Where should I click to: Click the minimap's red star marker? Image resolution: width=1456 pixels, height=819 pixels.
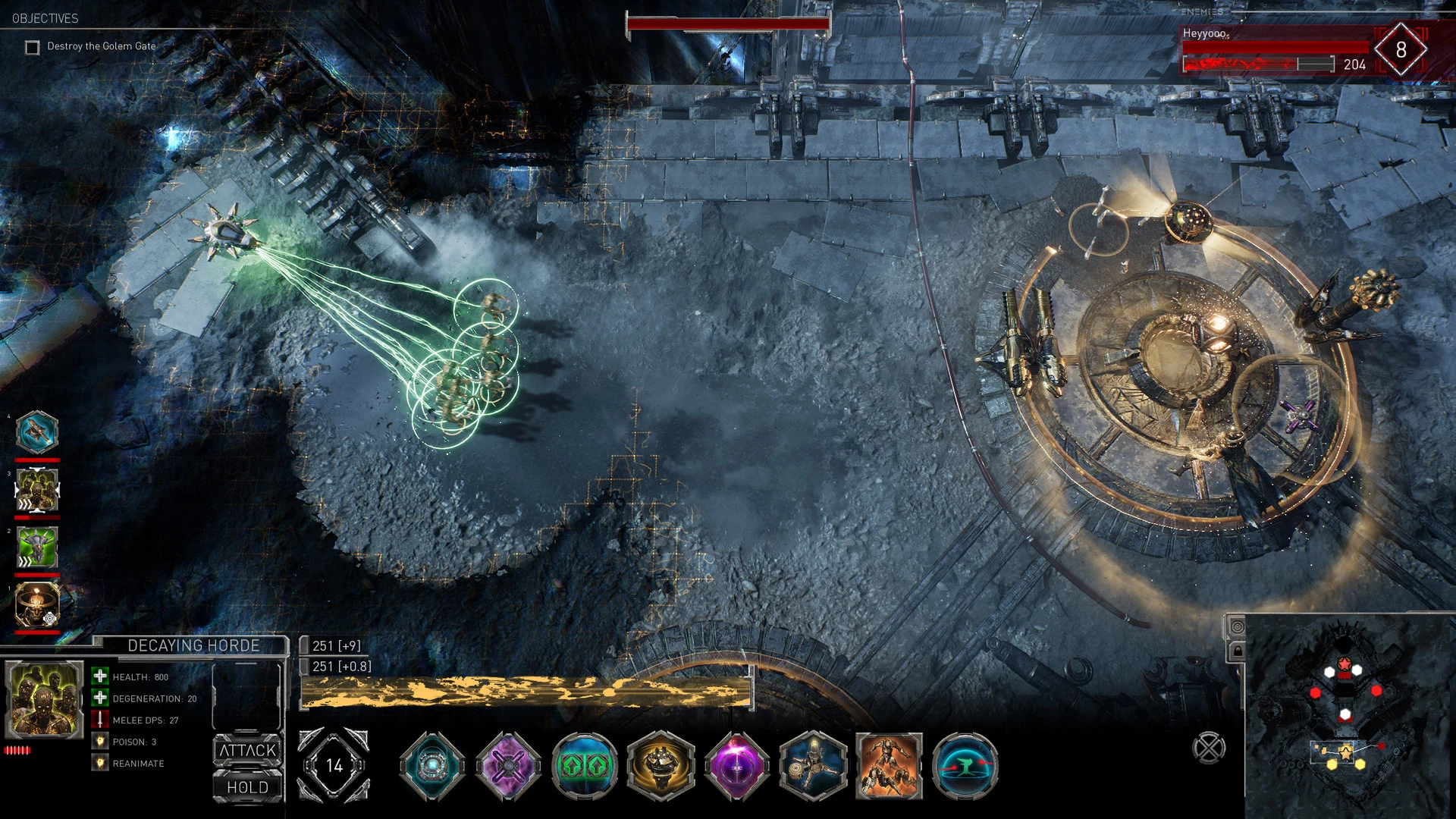click(x=1344, y=665)
